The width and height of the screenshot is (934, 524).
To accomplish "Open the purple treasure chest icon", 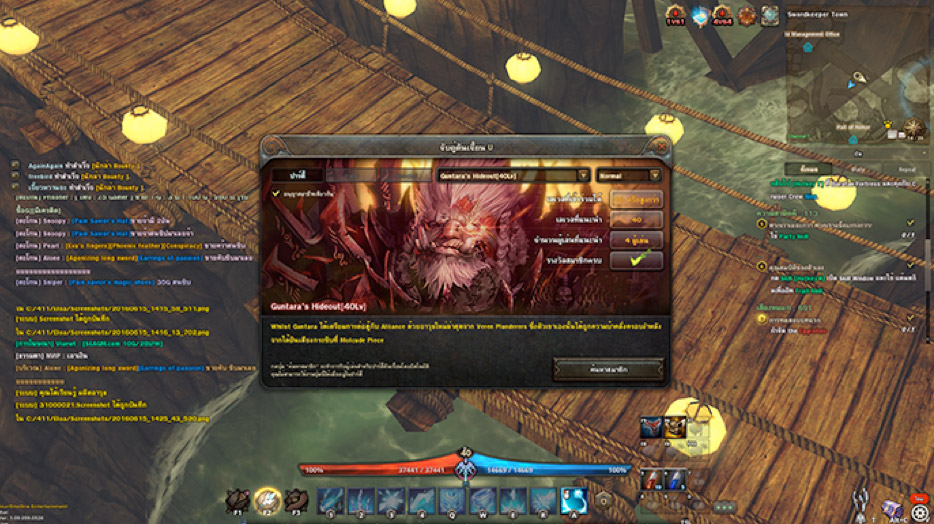I will 891,508.
